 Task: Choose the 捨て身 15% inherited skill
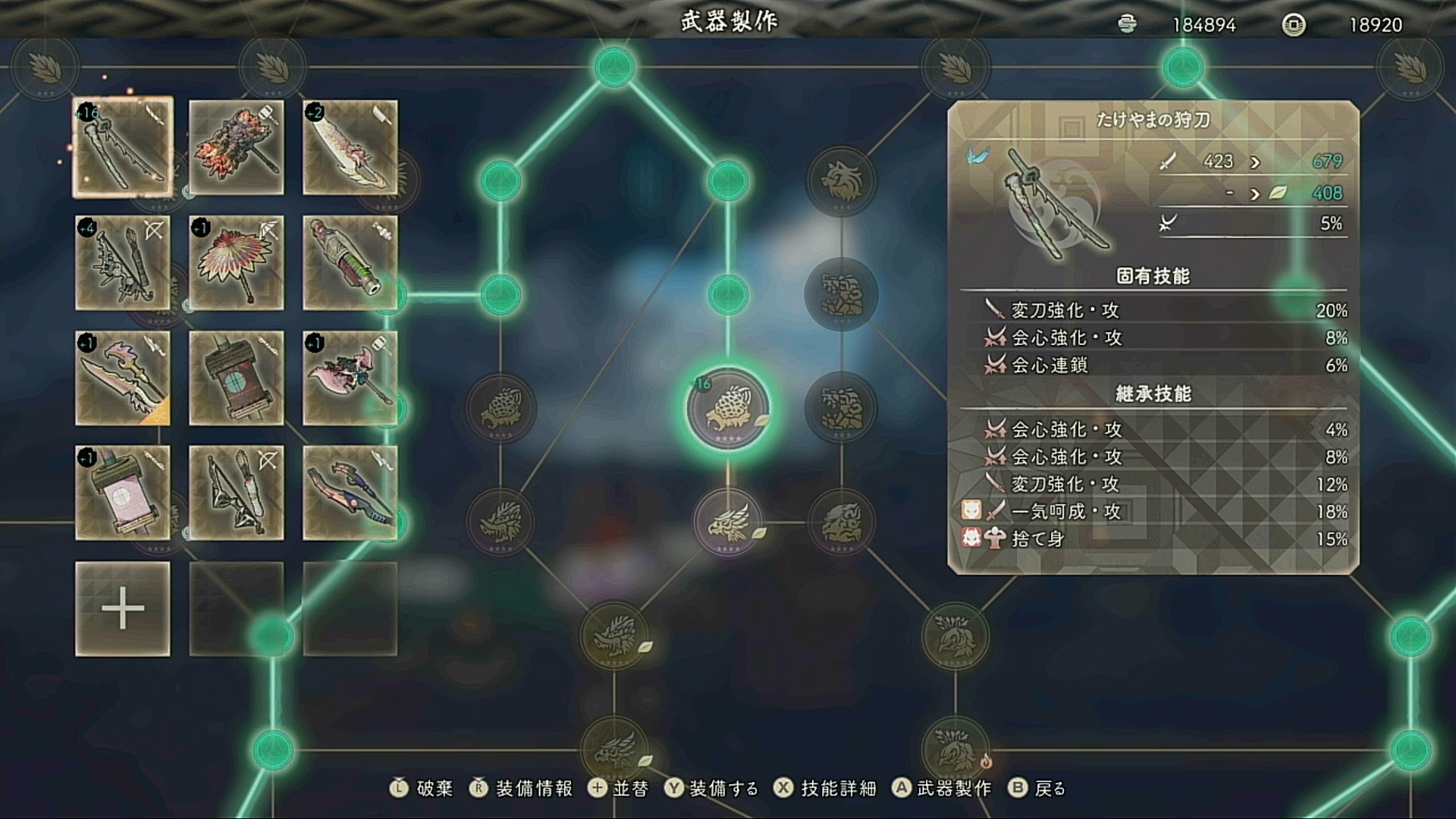pyautogui.click(x=1153, y=539)
